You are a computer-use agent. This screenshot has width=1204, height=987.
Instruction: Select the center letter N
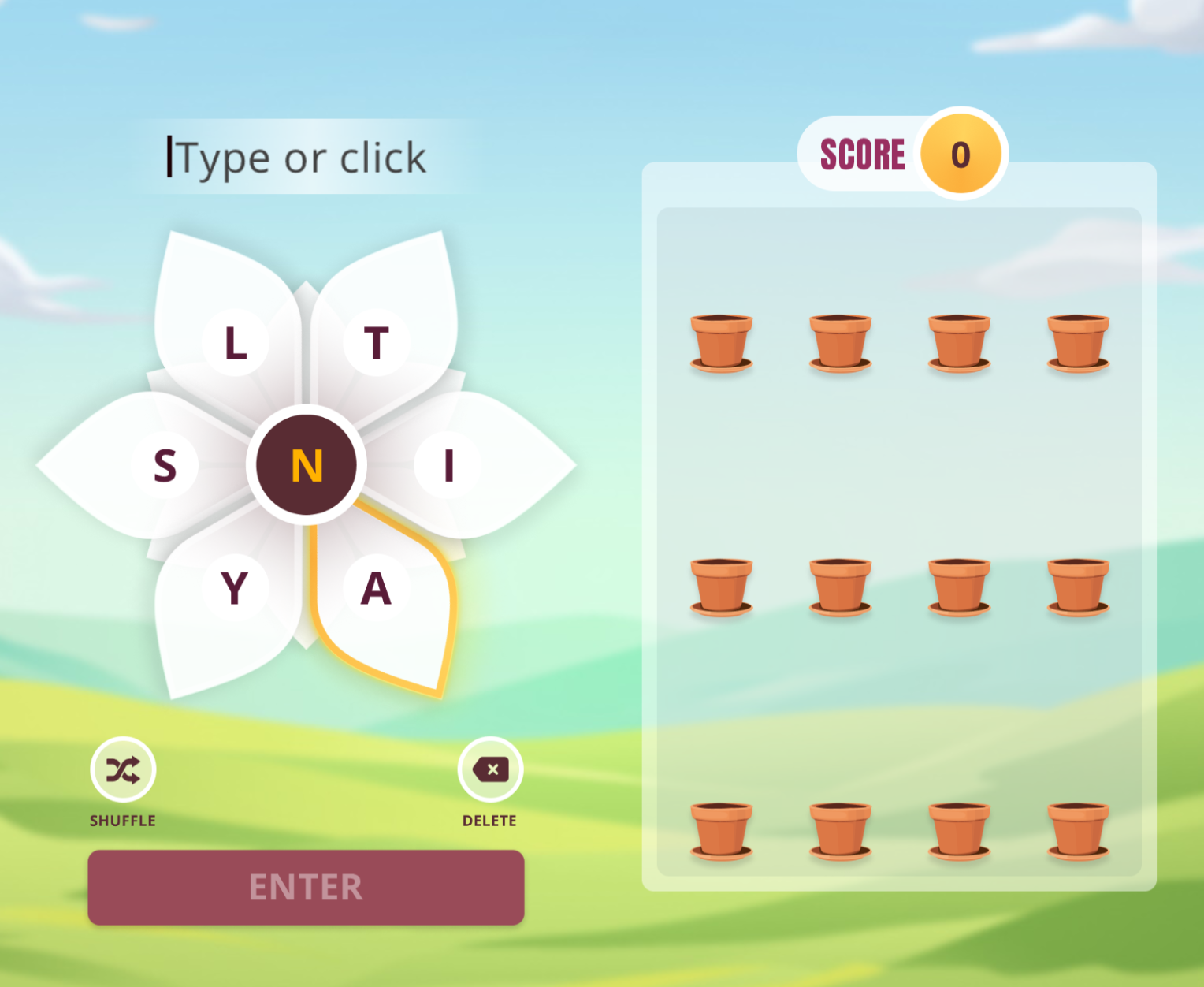point(307,465)
